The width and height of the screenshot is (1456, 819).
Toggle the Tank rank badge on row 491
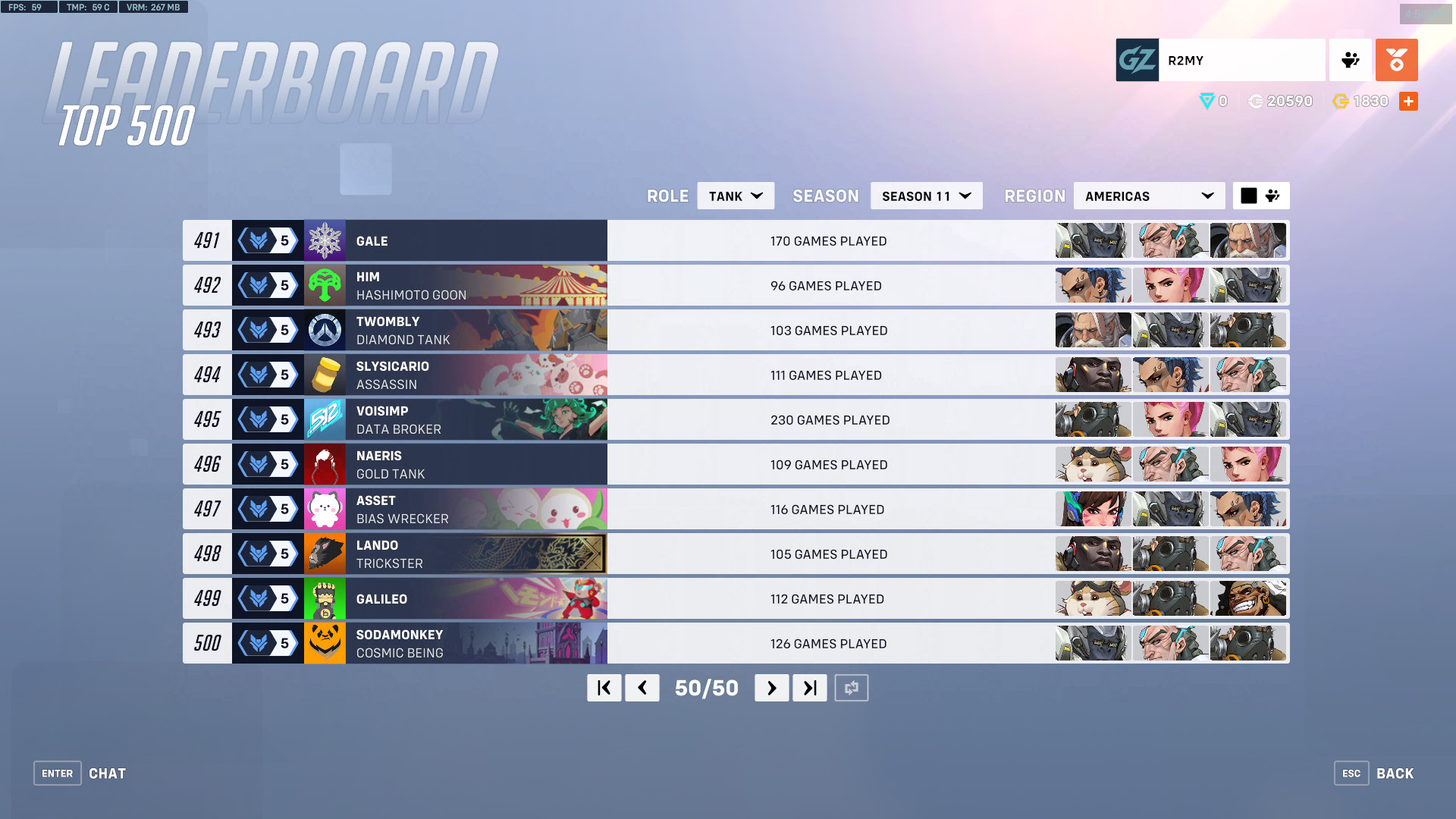267,240
